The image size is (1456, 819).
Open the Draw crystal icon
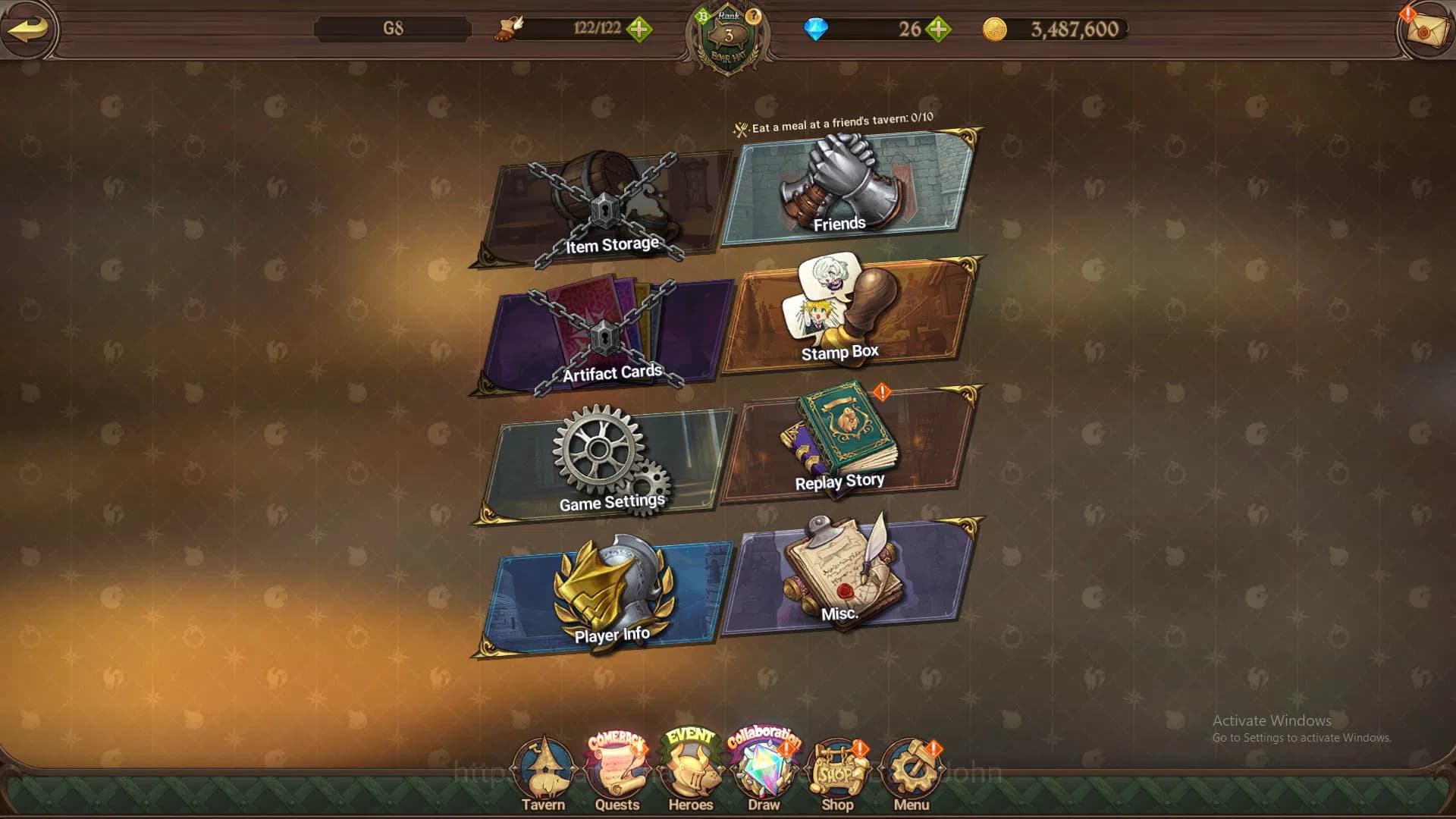pyautogui.click(x=763, y=766)
